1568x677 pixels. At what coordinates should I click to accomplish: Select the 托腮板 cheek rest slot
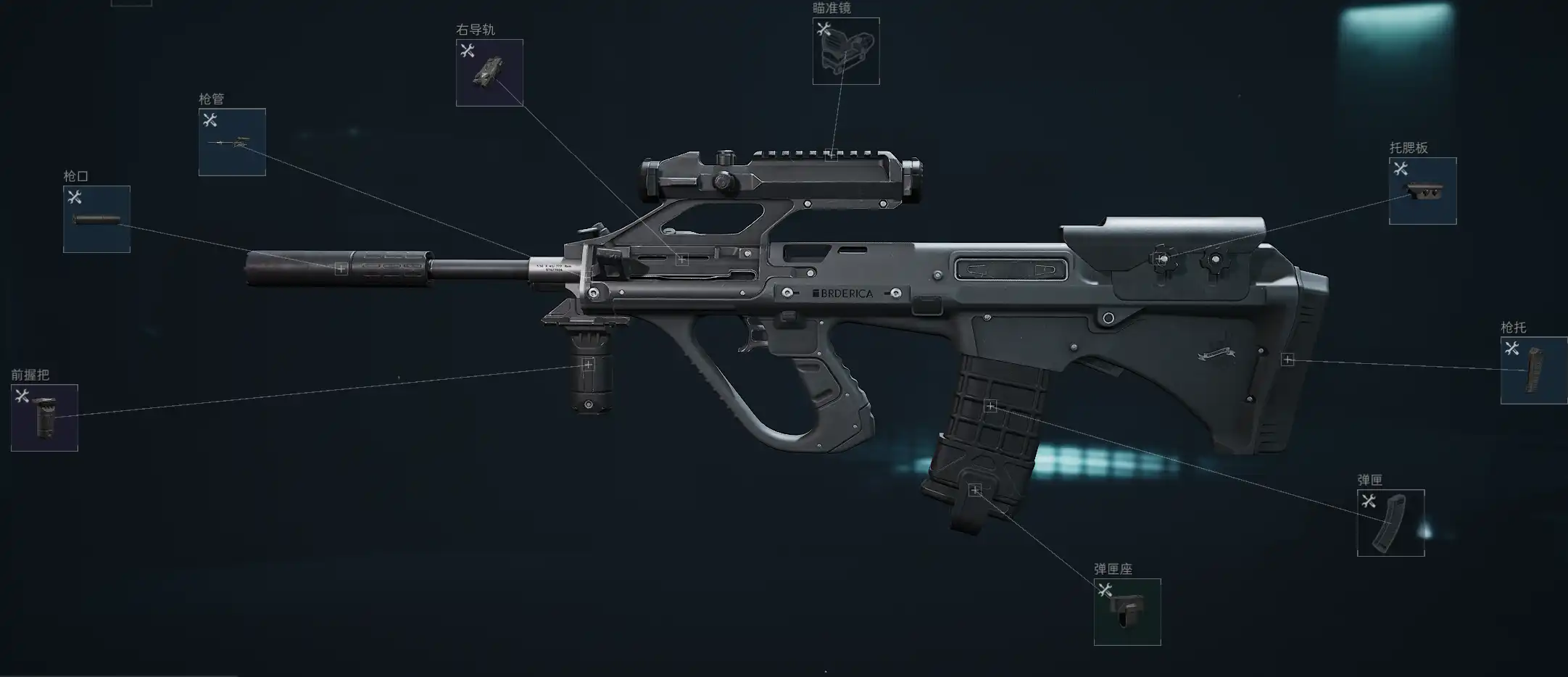[x=1422, y=191]
